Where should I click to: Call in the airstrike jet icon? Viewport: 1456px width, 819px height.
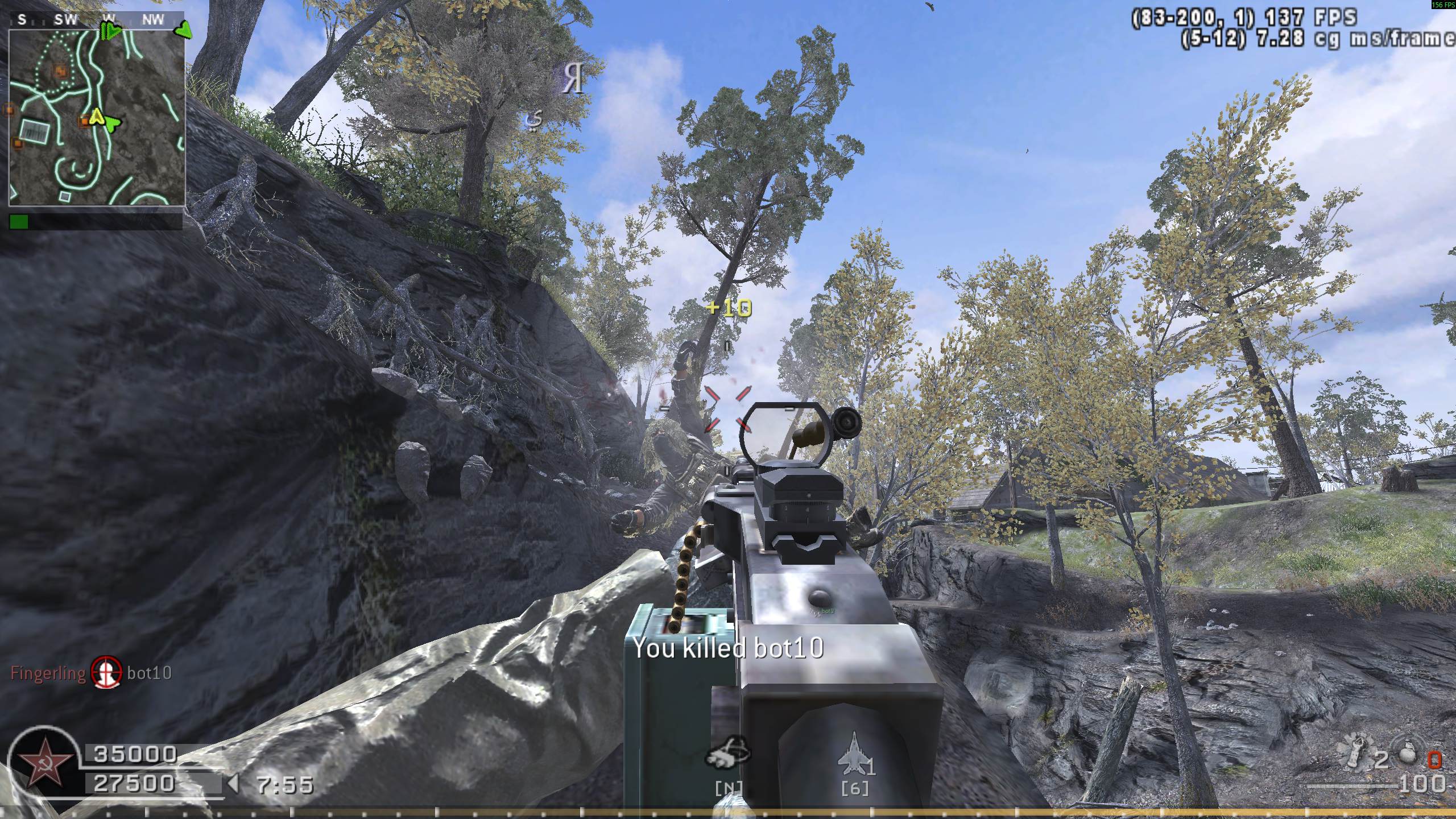(851, 754)
